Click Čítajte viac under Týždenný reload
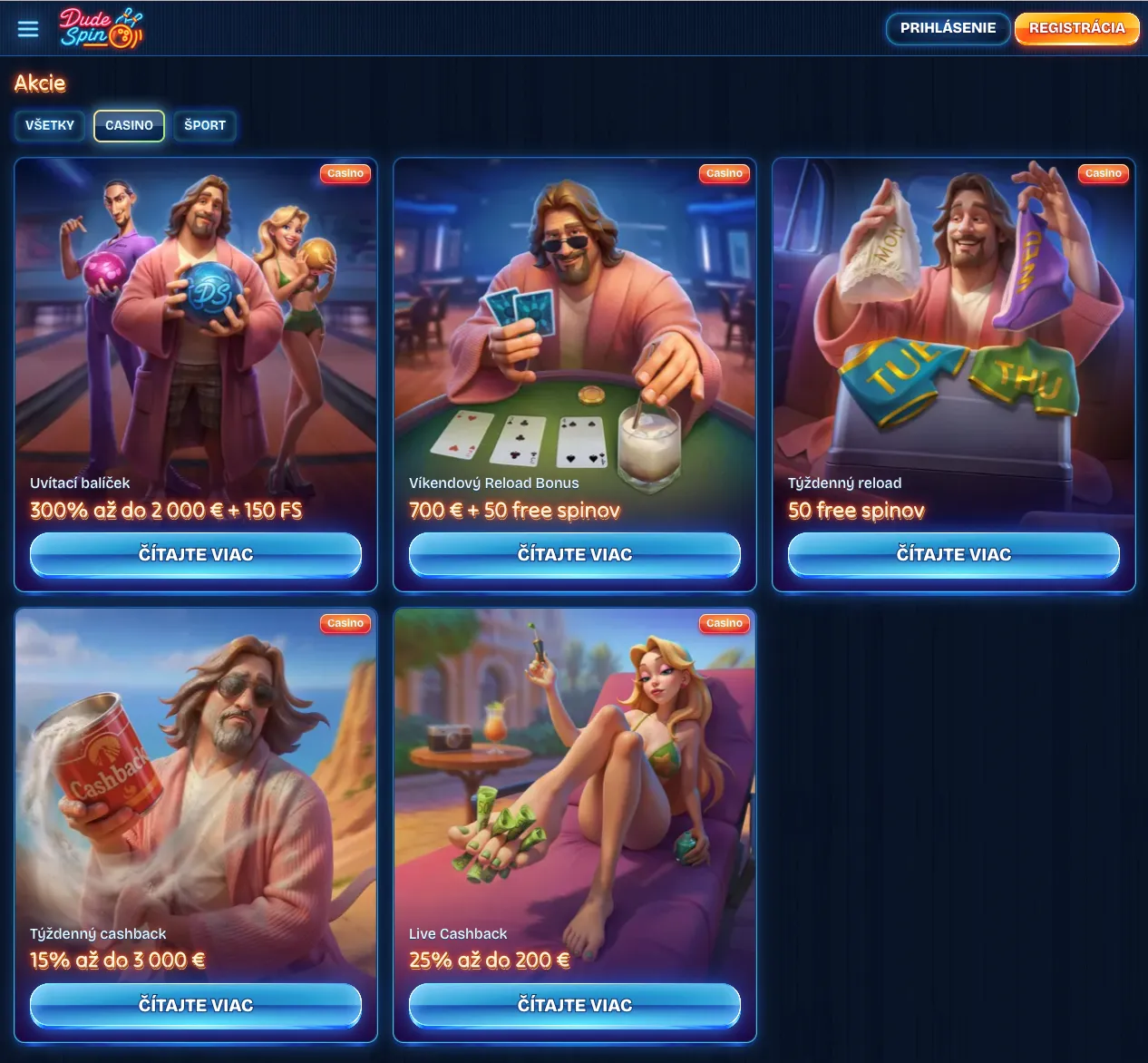The height and width of the screenshot is (1063, 1148). click(954, 554)
